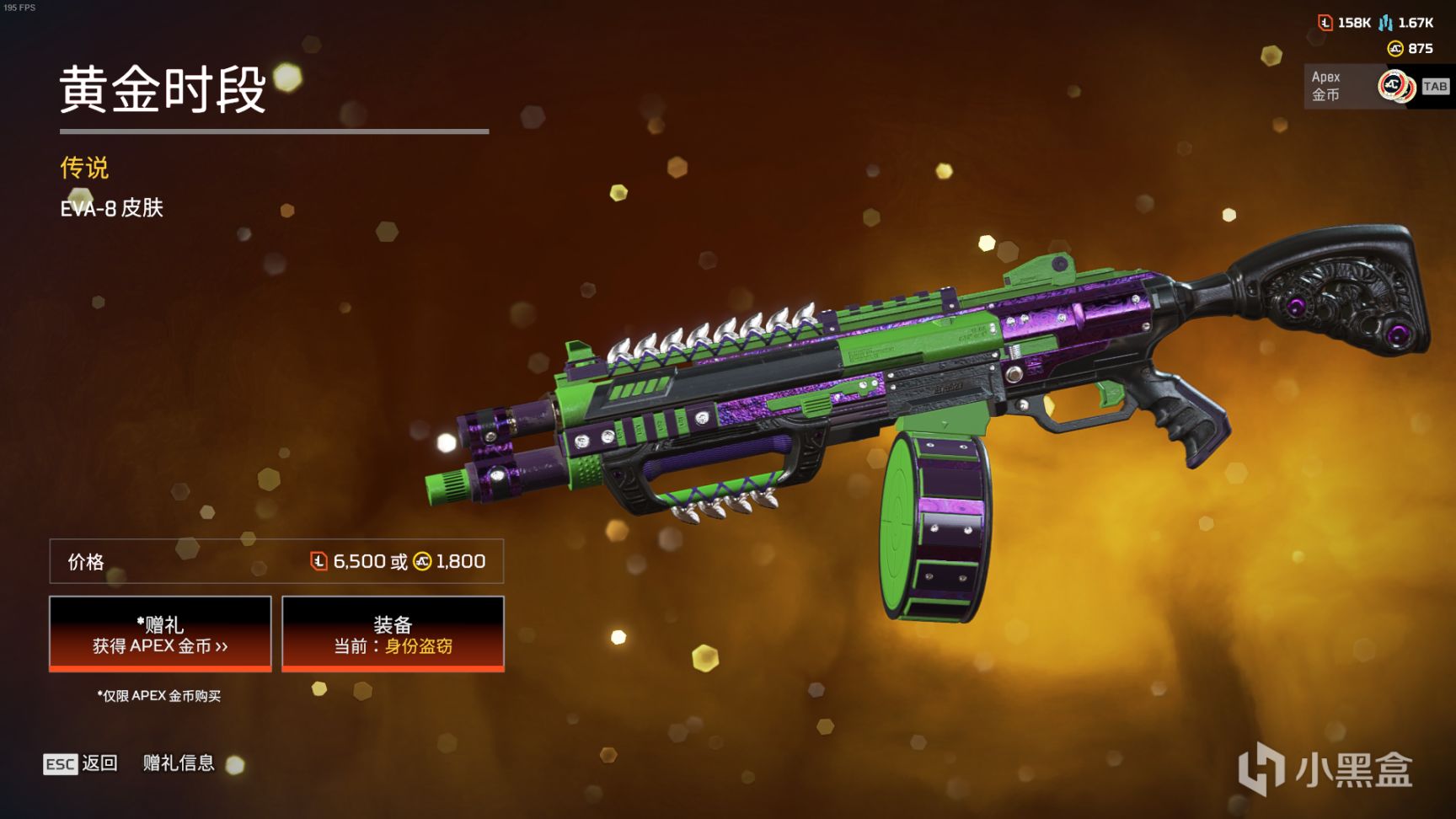Gift this skin with the 赠礼 button

pos(160,634)
